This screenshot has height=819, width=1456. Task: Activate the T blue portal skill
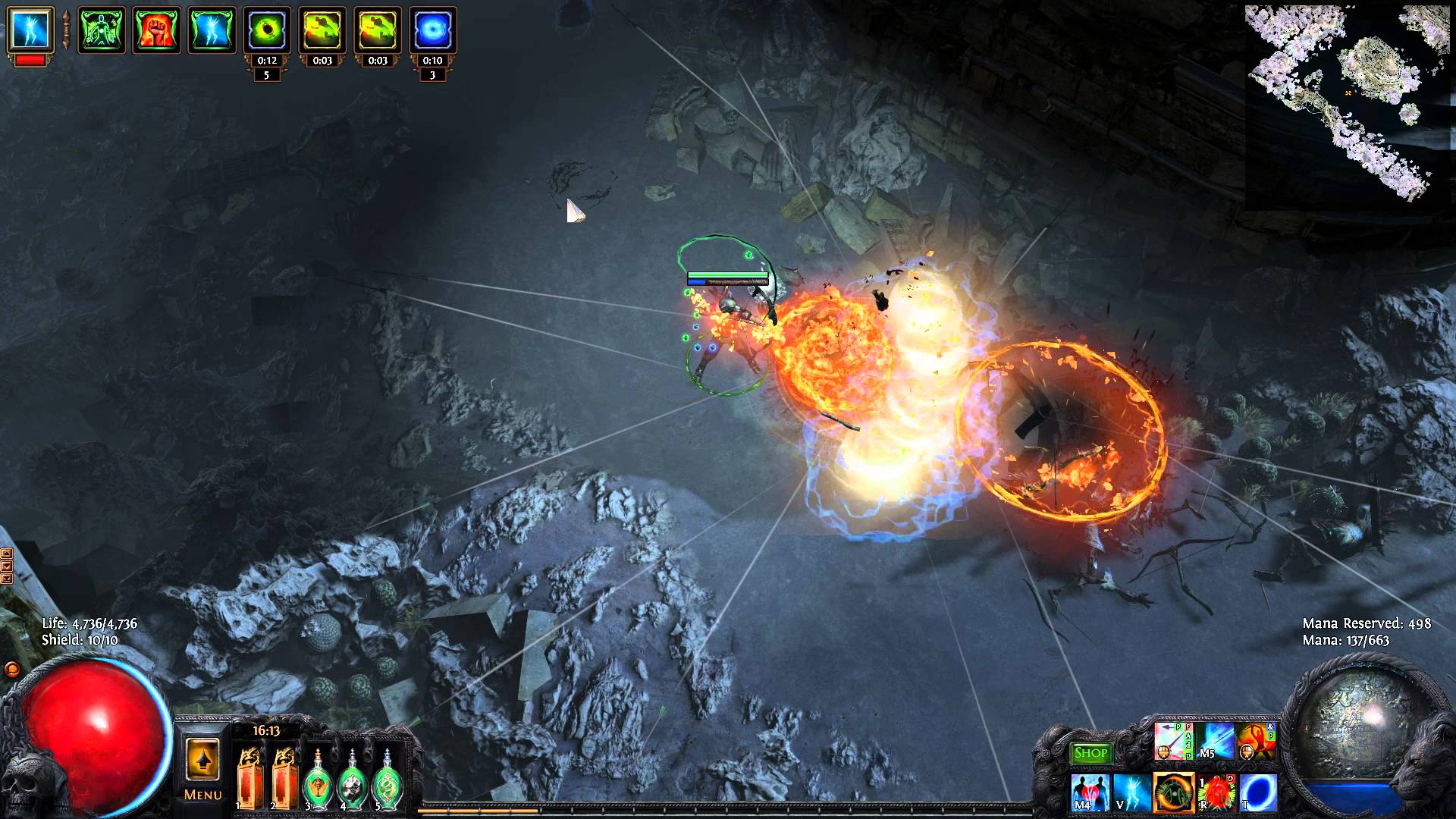pyautogui.click(x=1259, y=792)
